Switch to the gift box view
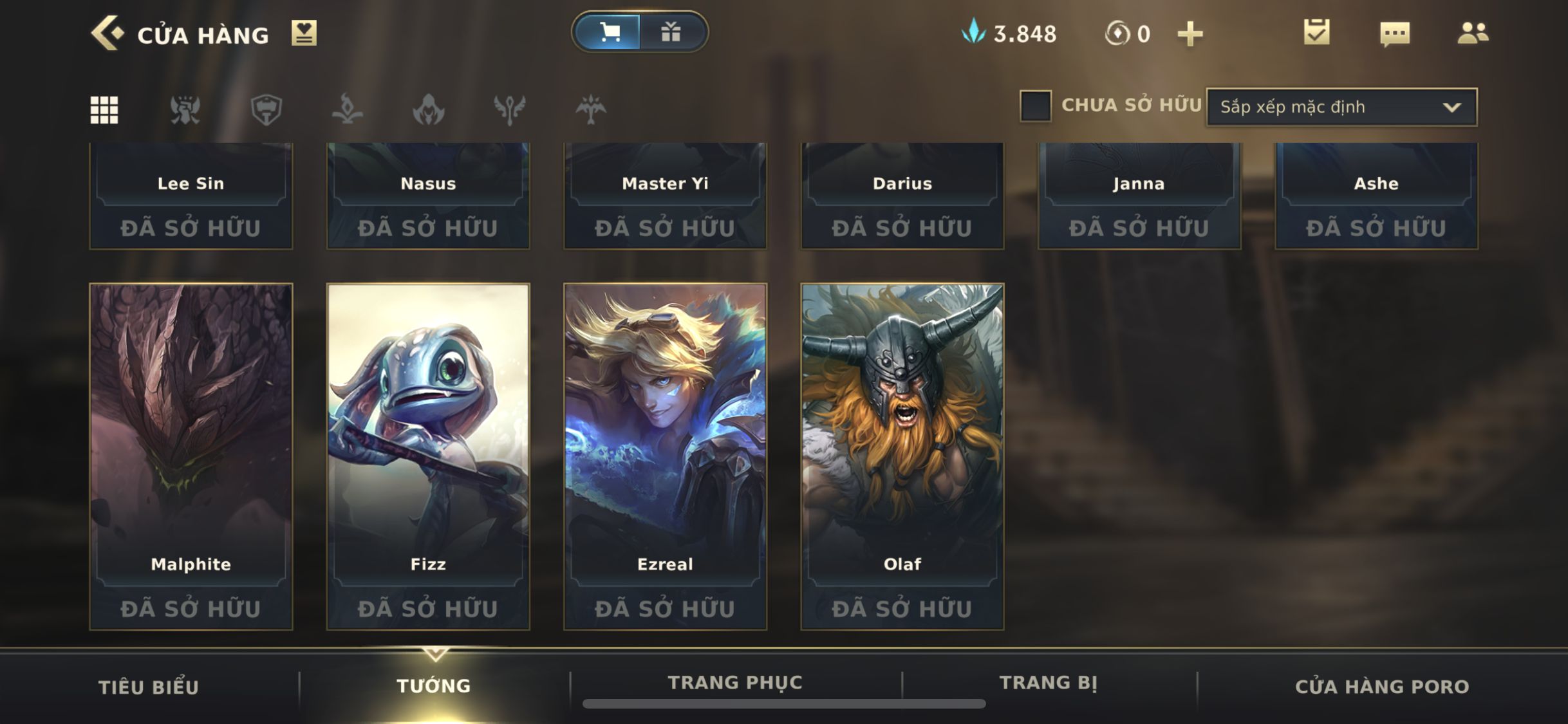The width and height of the screenshot is (1568, 724). coord(671,32)
